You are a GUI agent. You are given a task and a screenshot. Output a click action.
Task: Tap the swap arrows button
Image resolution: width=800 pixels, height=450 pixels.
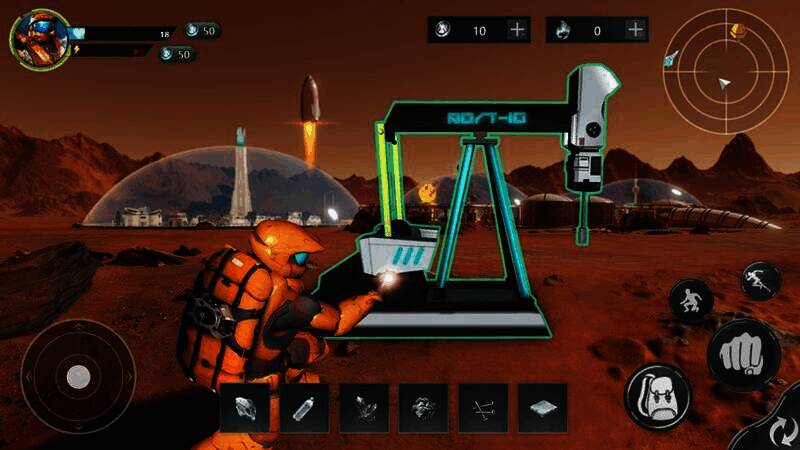[x=775, y=428]
